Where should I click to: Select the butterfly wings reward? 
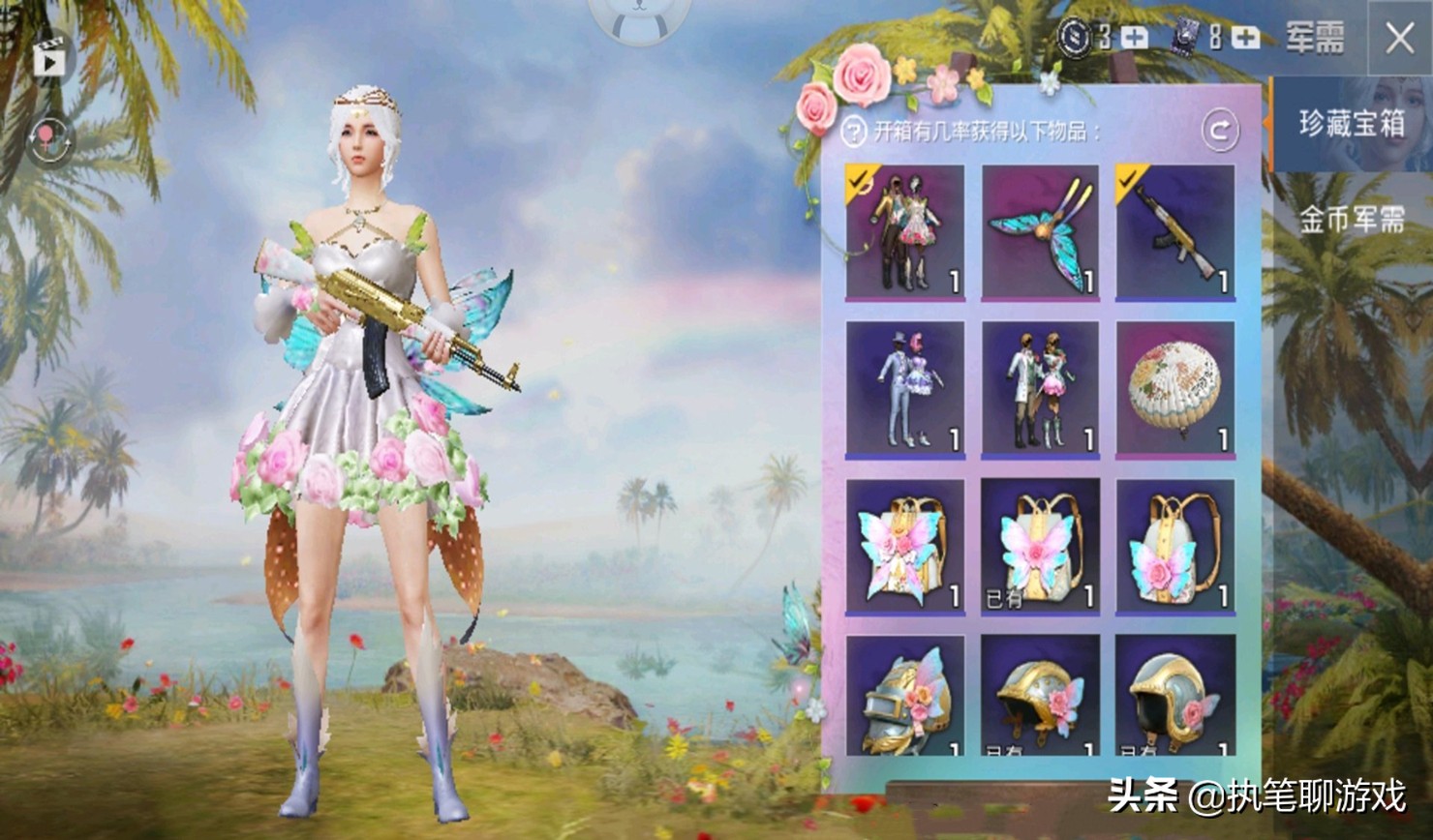1040,232
